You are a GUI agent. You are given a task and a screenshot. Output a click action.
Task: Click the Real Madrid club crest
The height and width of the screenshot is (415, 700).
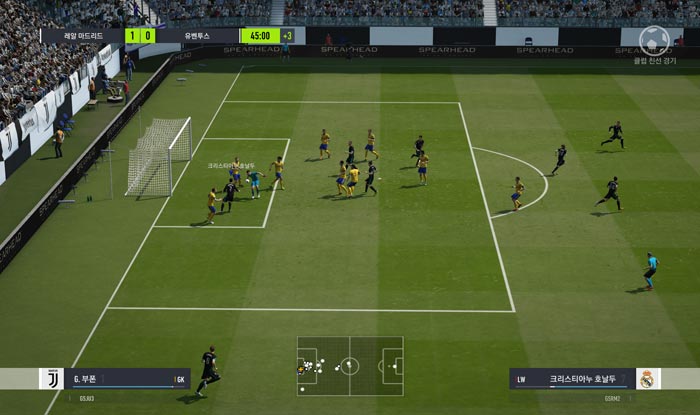click(x=648, y=379)
